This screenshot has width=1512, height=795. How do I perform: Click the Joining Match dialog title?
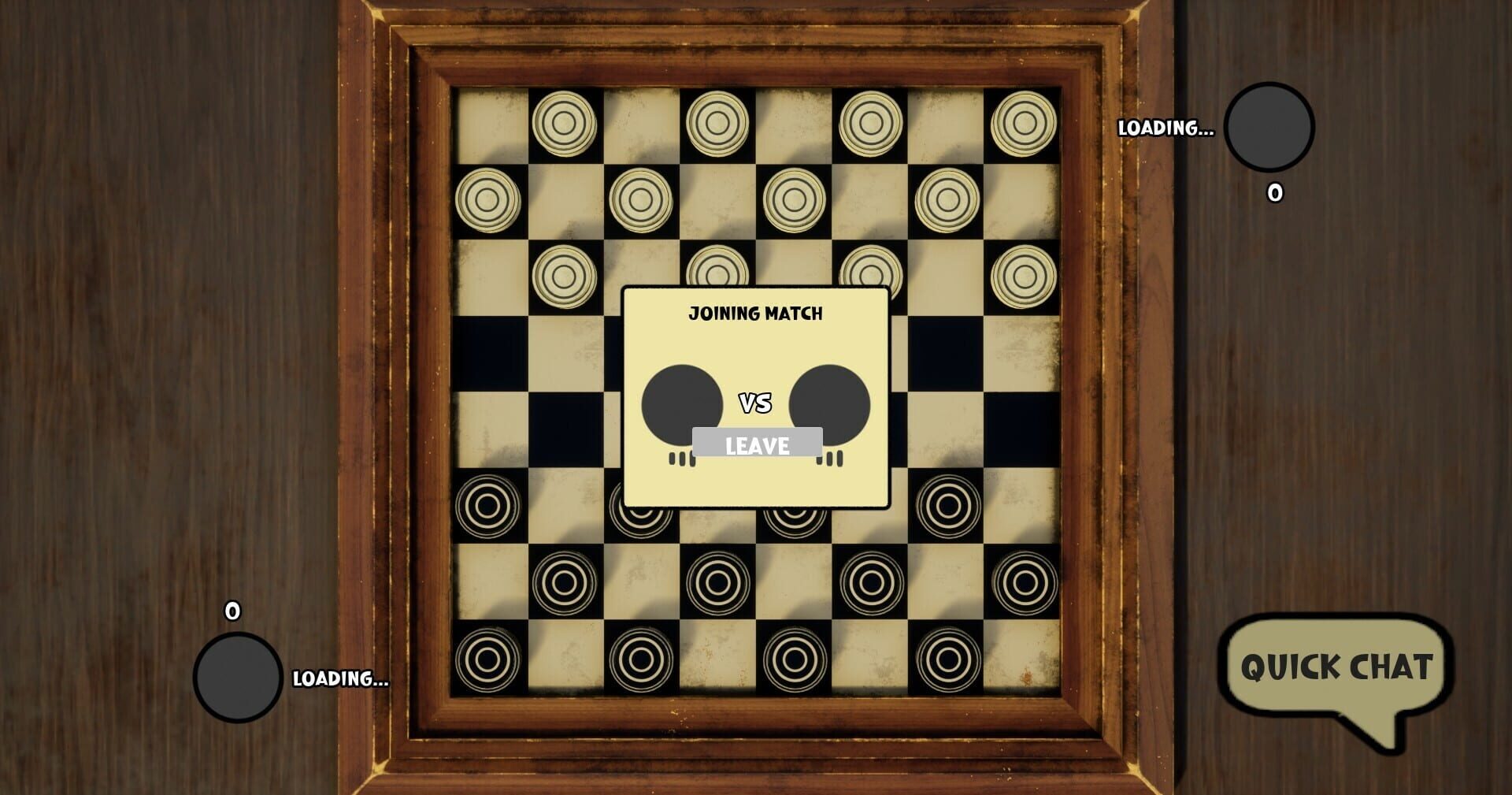pos(755,312)
